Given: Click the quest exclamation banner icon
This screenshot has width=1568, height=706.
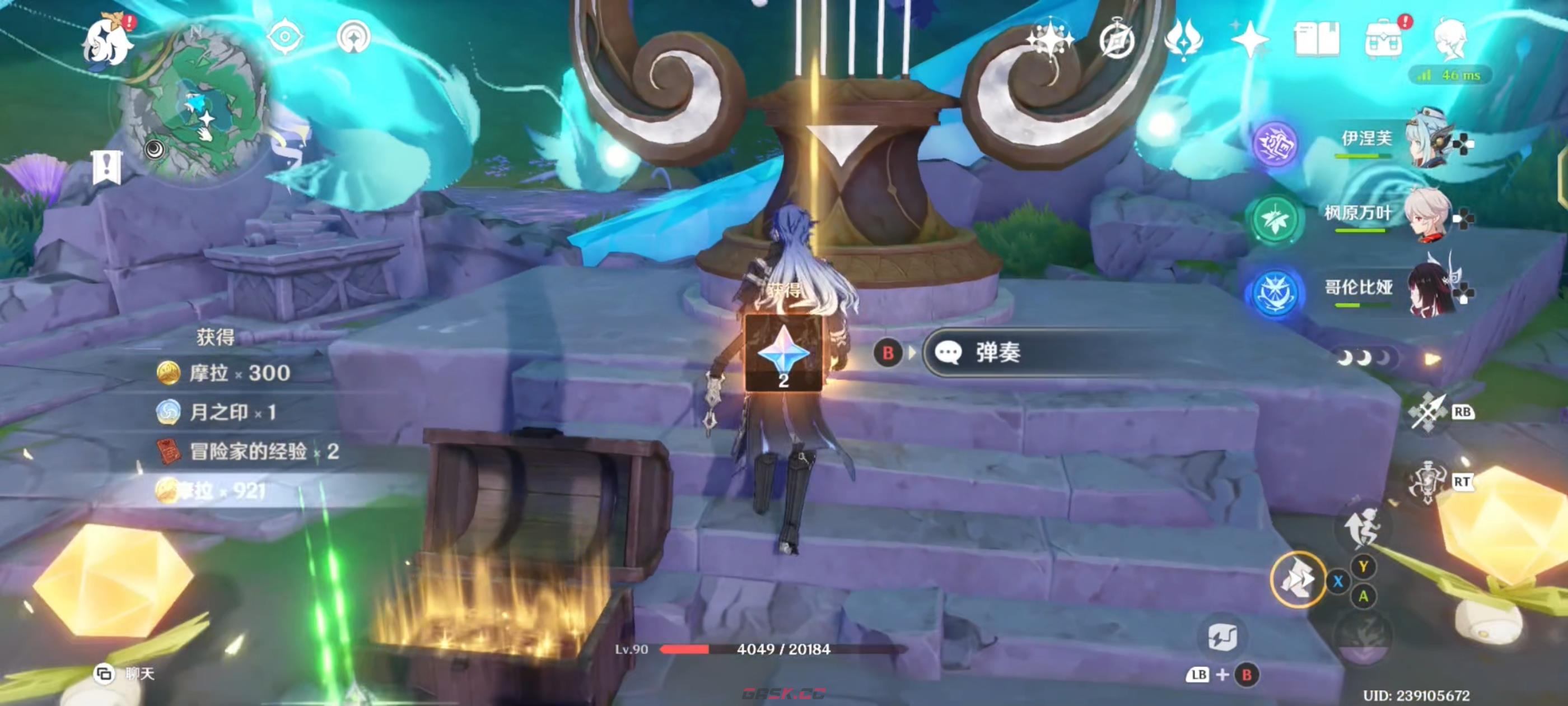Looking at the screenshot, I should [107, 166].
